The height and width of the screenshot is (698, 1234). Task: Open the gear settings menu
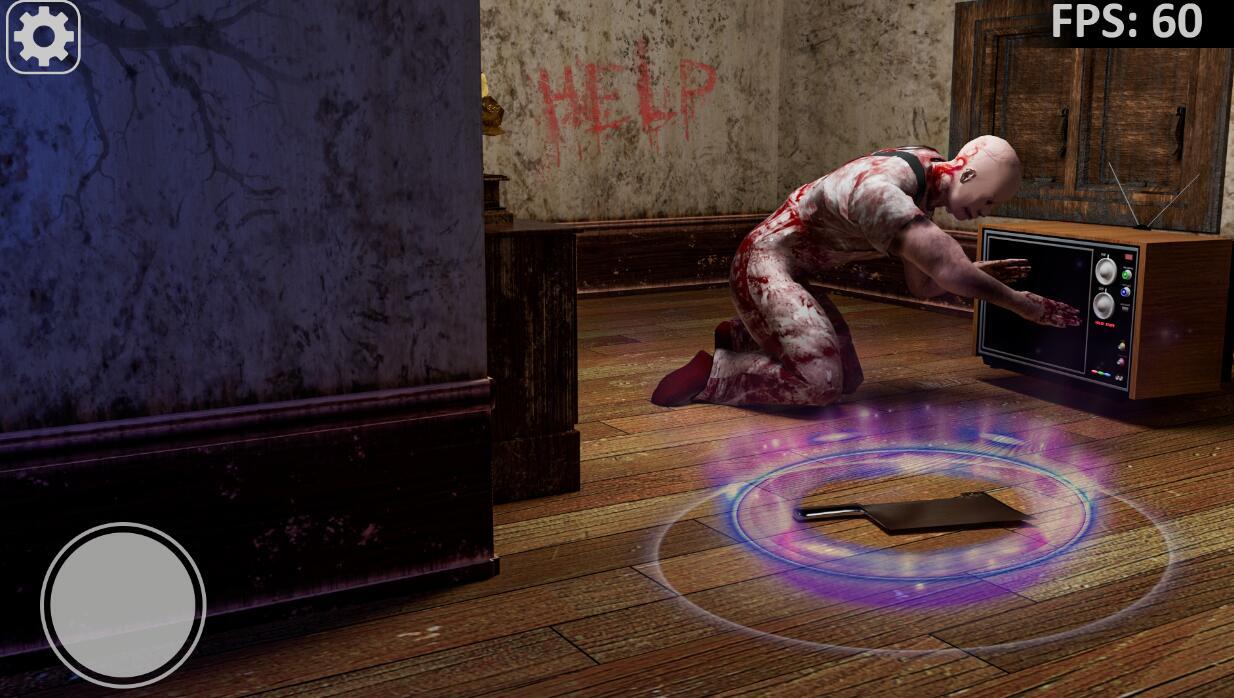(x=43, y=38)
